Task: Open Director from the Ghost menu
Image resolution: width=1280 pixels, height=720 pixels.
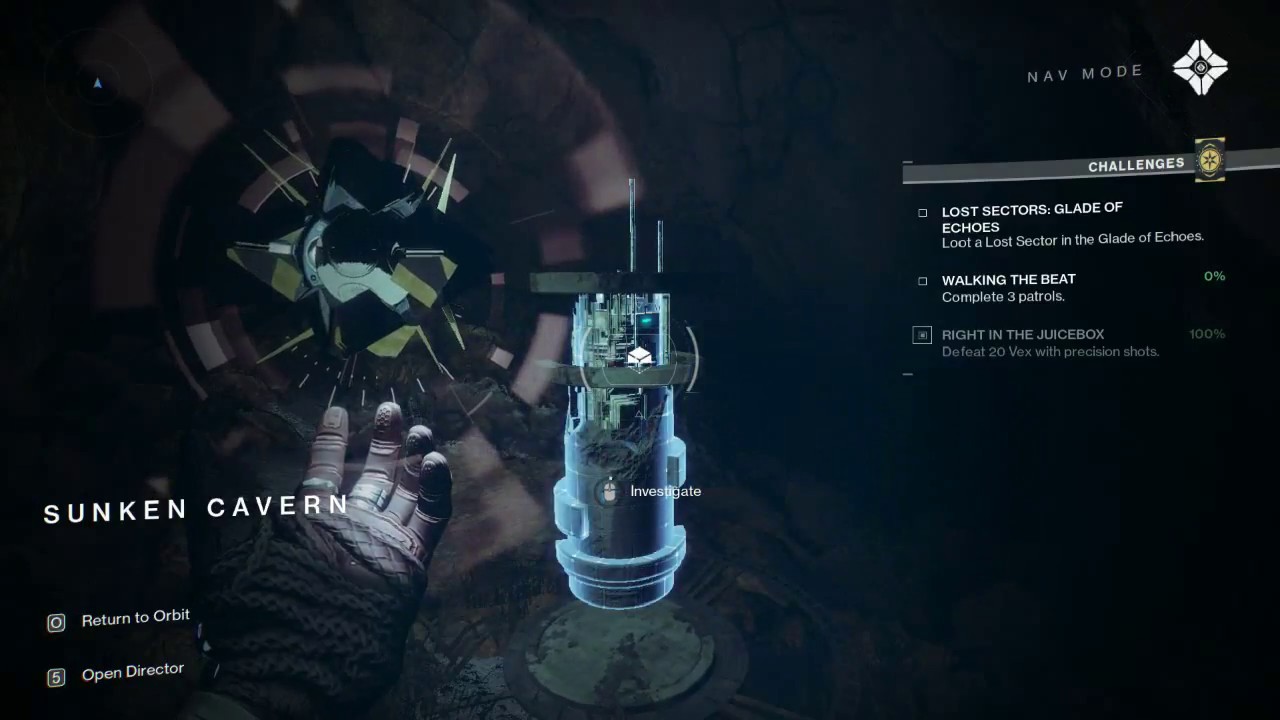Action: [x=132, y=672]
